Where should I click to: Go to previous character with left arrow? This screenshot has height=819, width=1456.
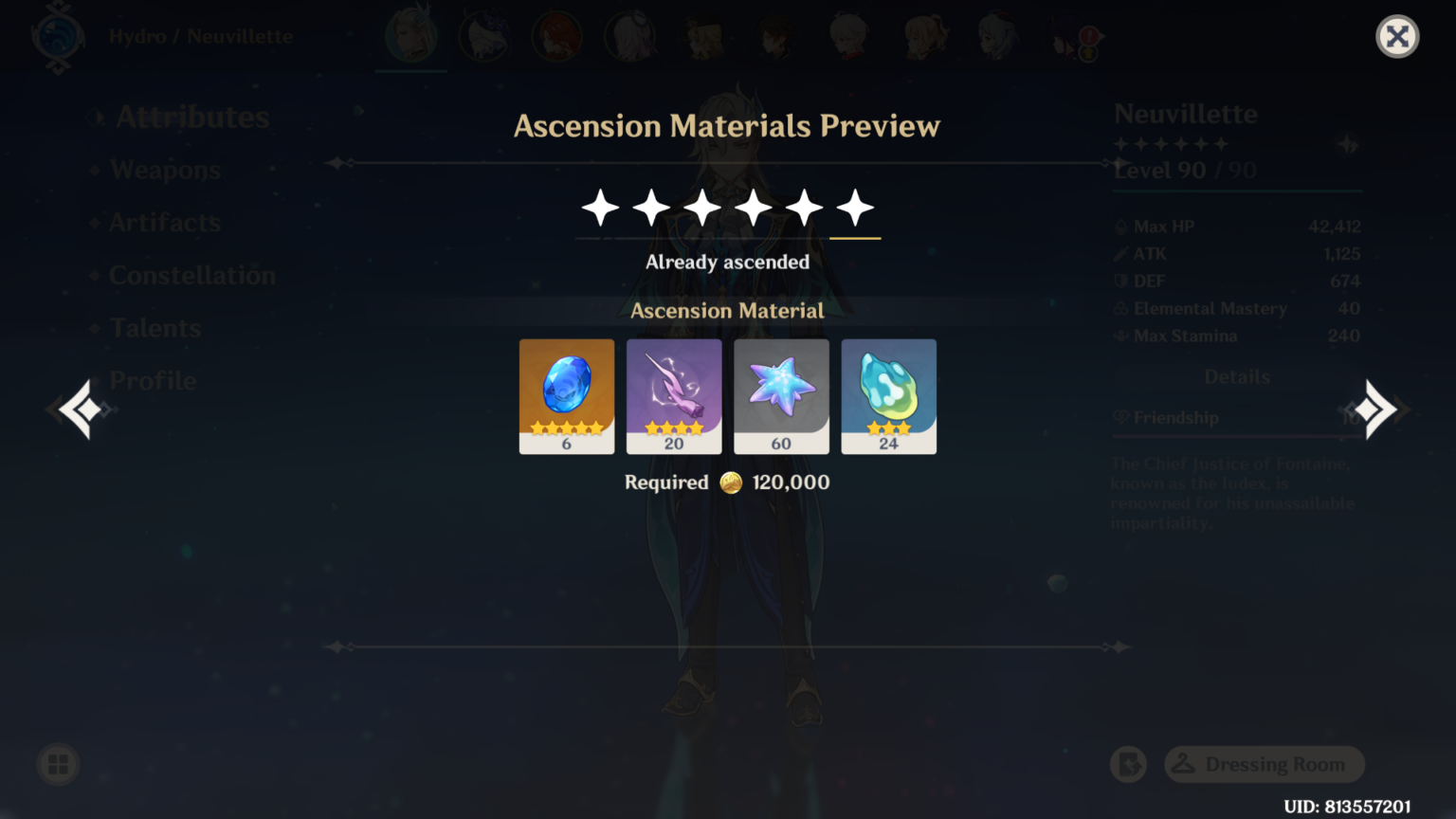pyautogui.click(x=79, y=409)
